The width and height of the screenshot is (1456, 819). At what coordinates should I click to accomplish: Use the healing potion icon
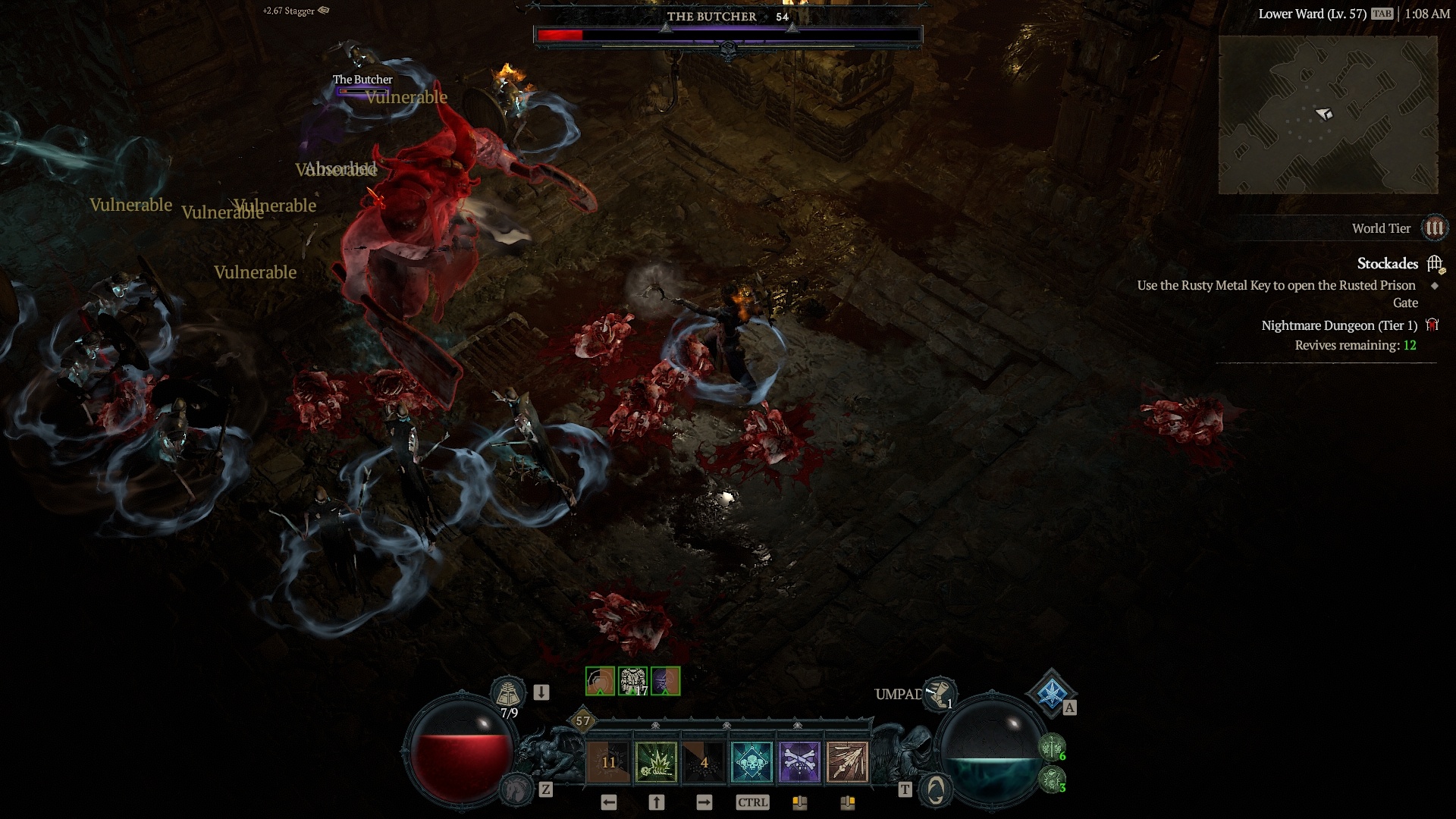[x=508, y=692]
